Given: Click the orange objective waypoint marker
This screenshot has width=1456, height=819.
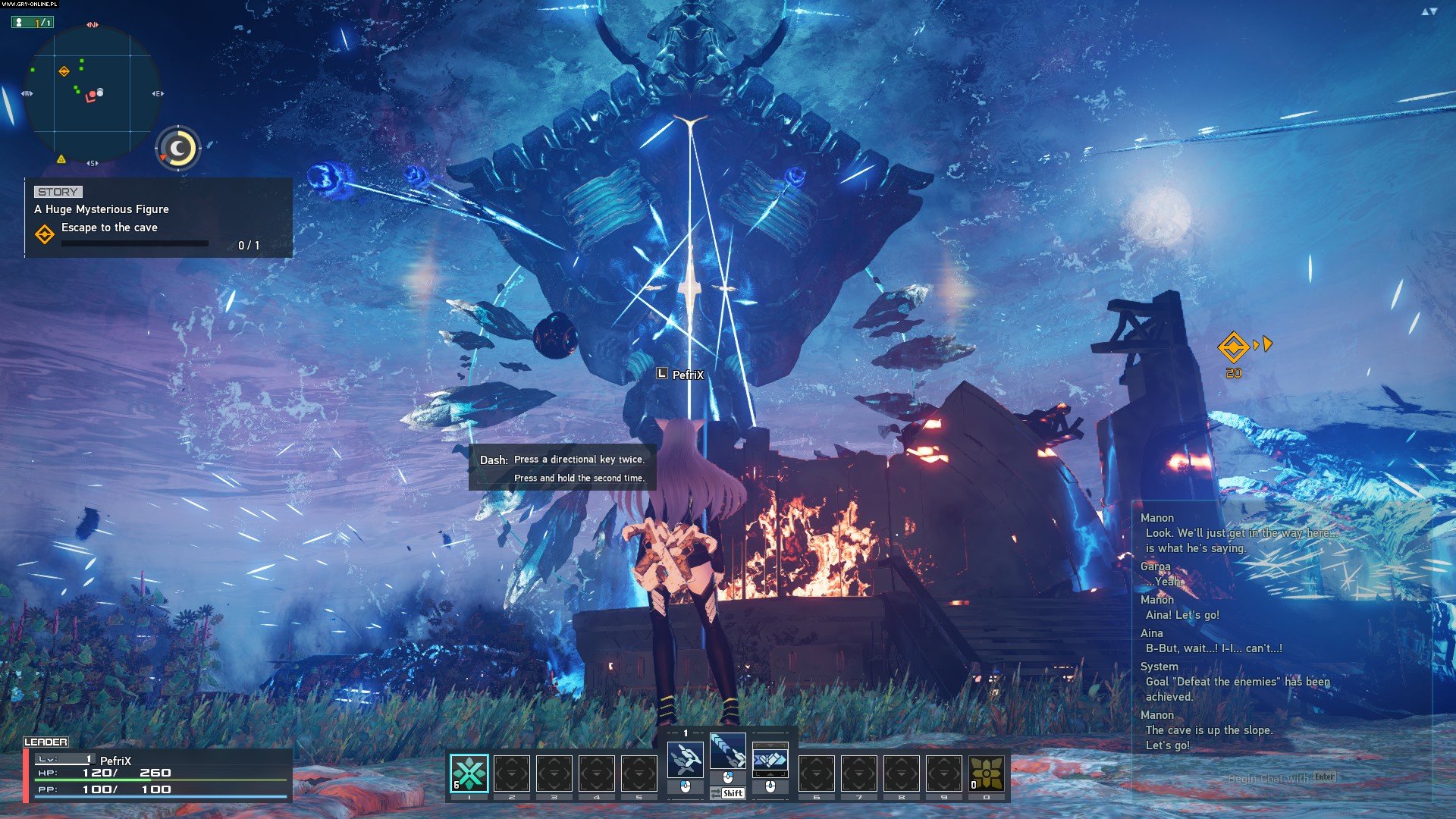Looking at the screenshot, I should 1233,347.
